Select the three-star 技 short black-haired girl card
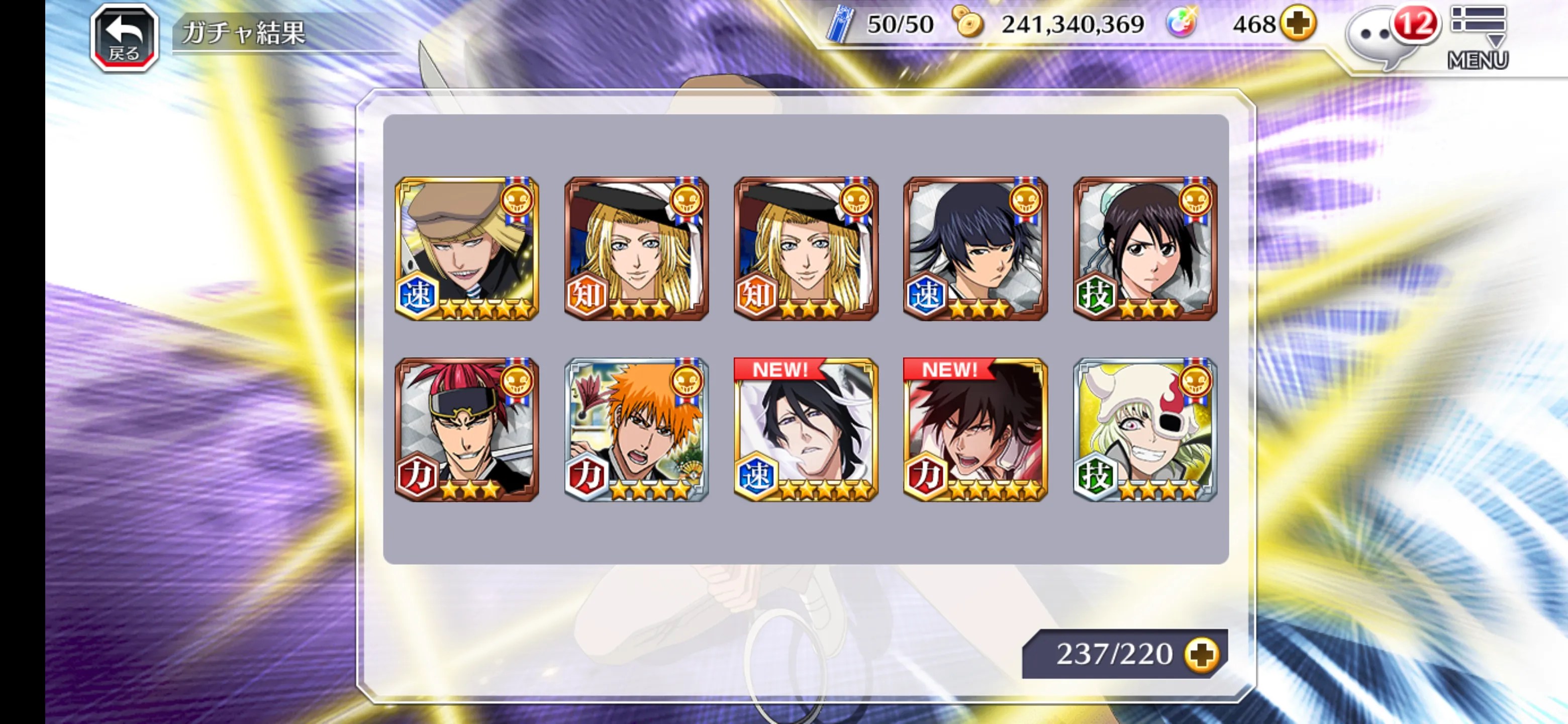The image size is (1568, 724). (x=1144, y=248)
